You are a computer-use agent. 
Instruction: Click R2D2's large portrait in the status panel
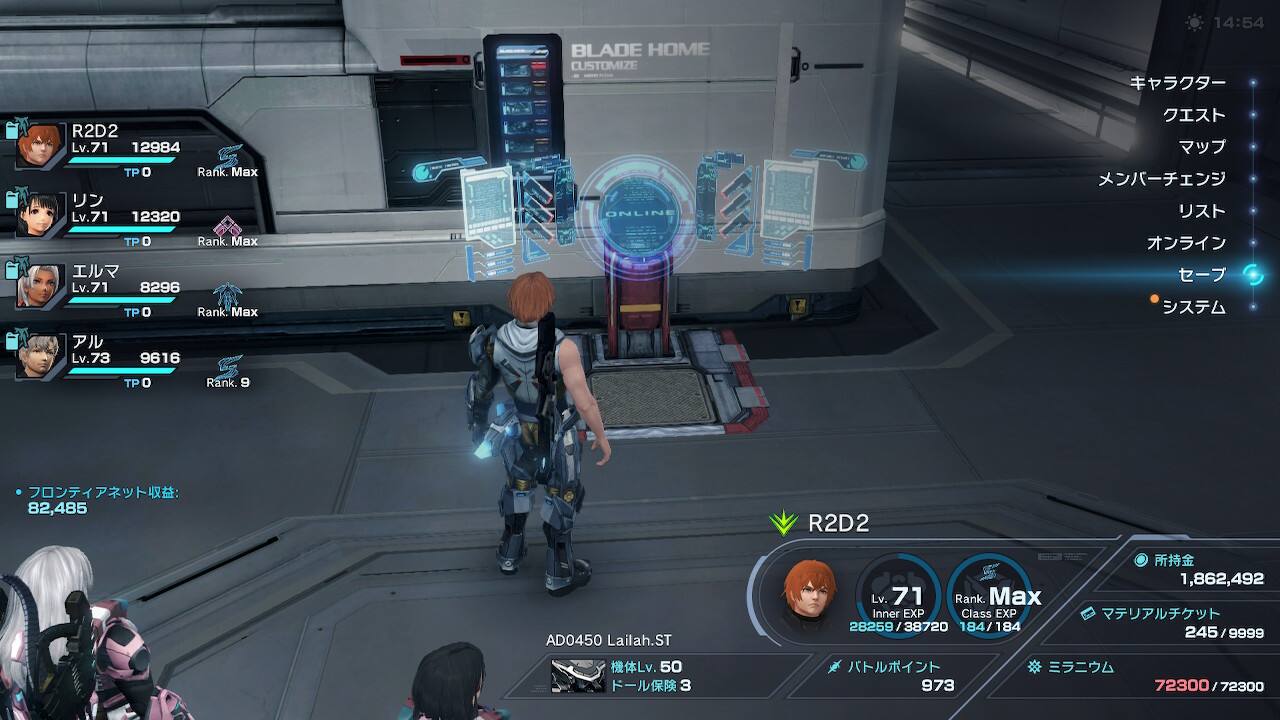coord(810,595)
